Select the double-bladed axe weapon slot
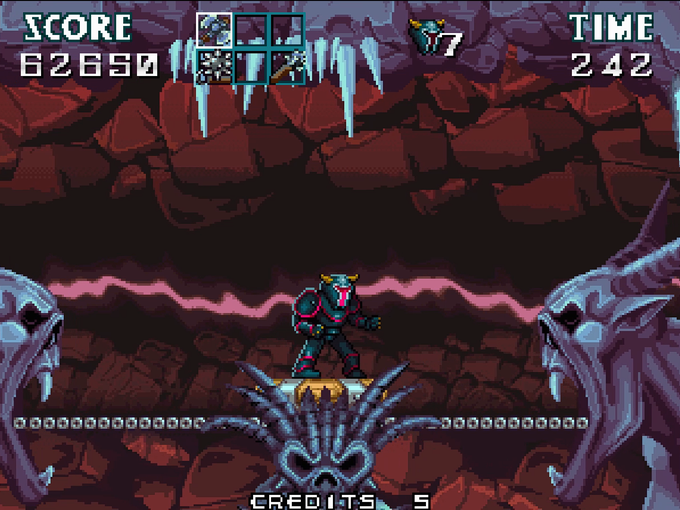This screenshot has width=680, height=510. [215, 28]
